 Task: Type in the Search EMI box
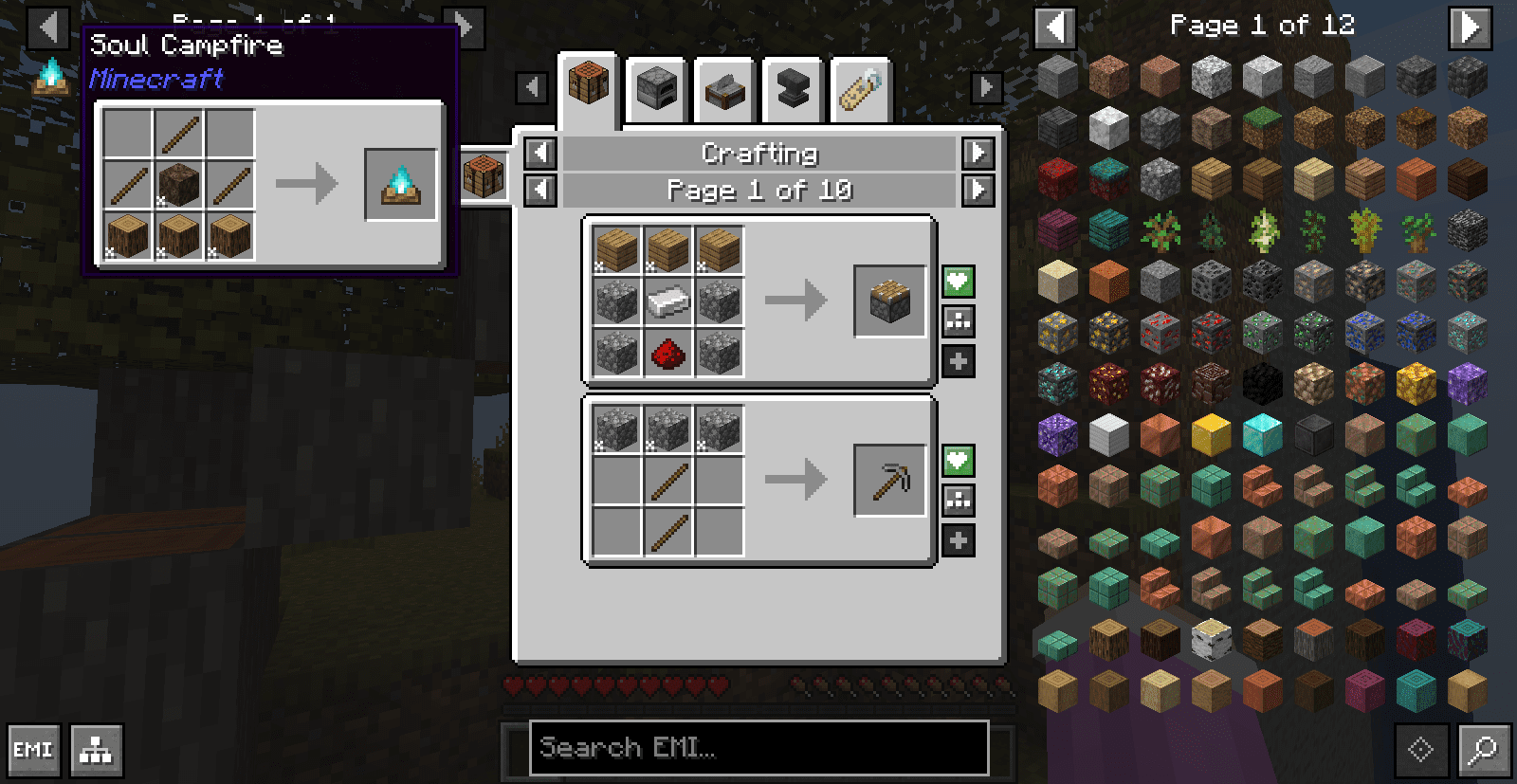(758, 748)
